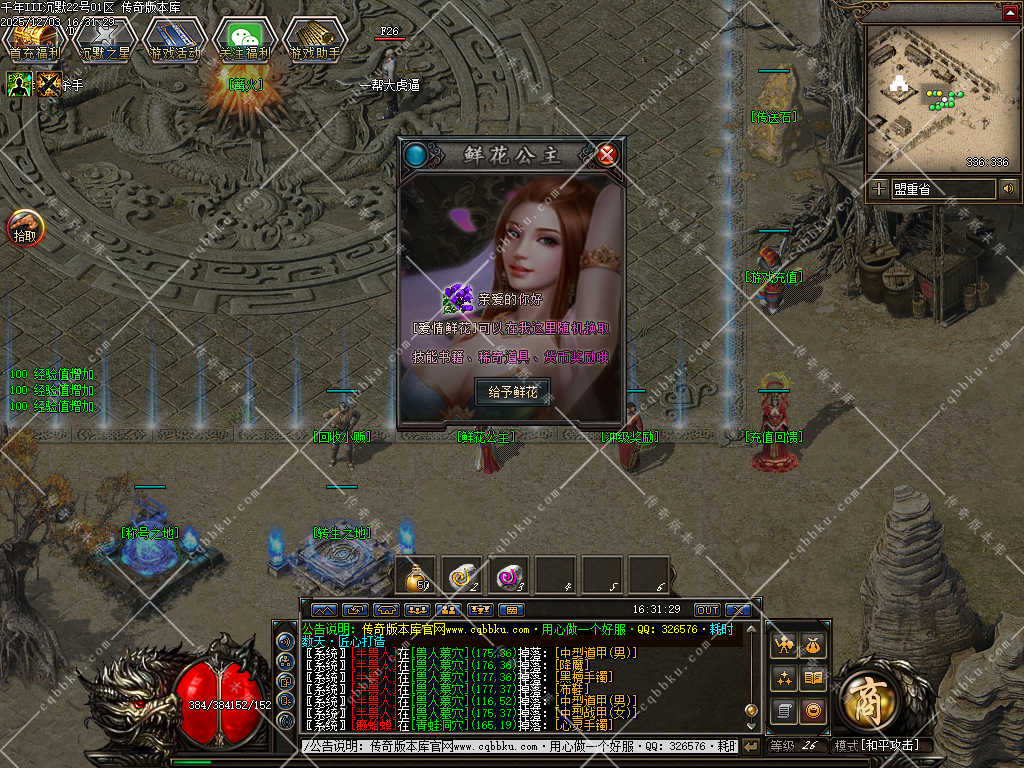Close the 鲜花公主 dialog window
Screen dimensions: 1024x768
(607, 154)
